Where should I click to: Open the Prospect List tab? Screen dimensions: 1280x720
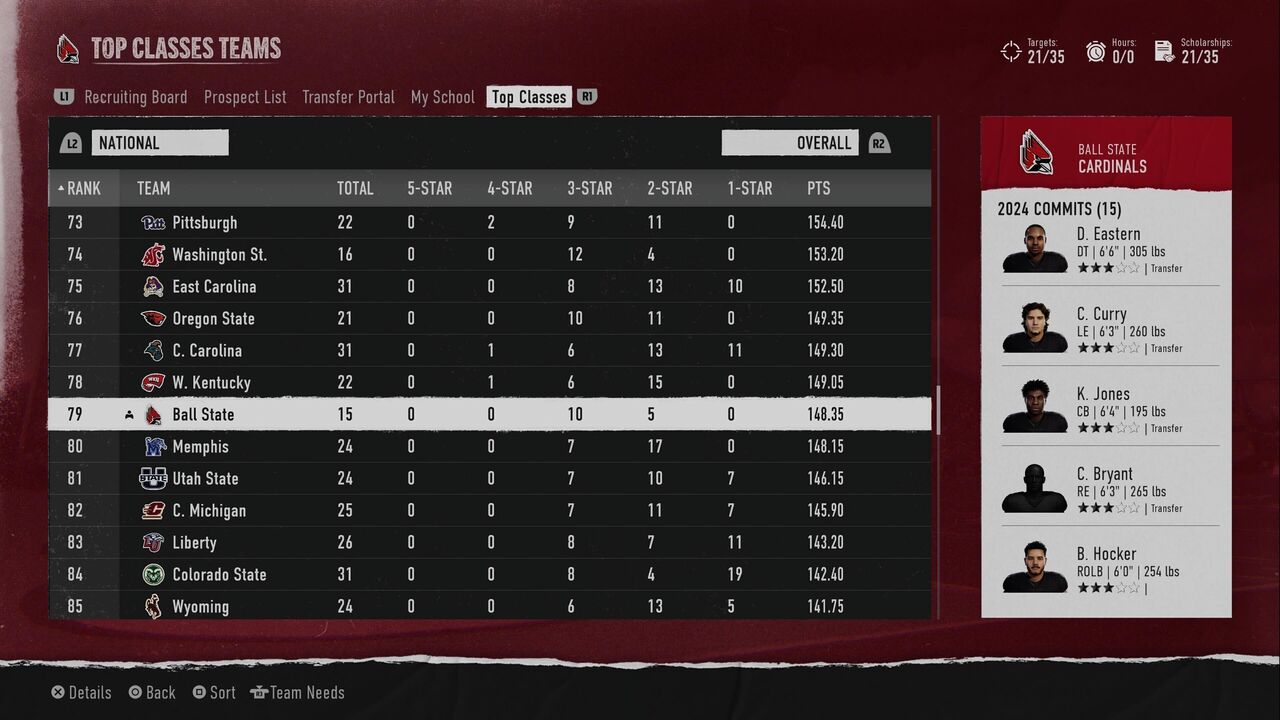(x=245, y=97)
